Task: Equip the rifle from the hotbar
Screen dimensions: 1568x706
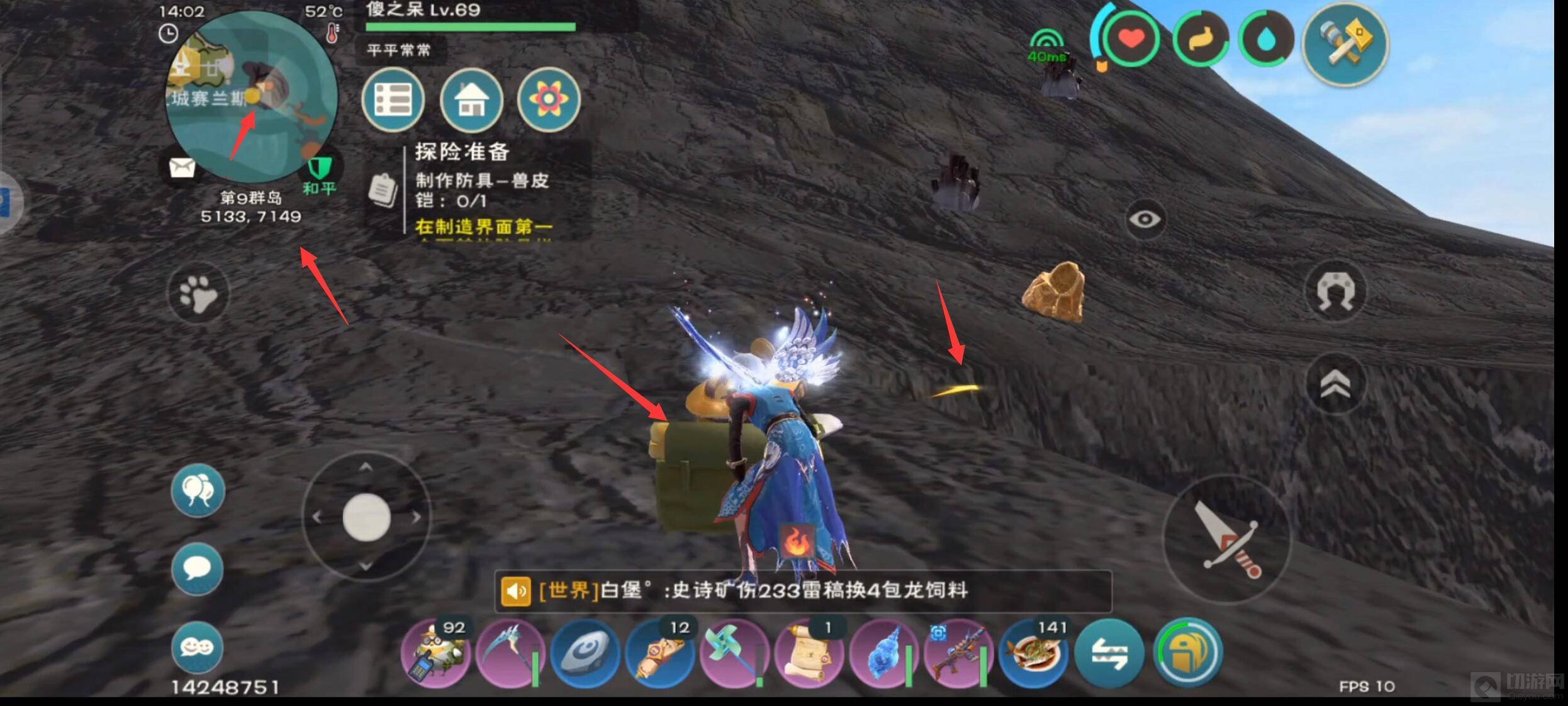Action: click(x=958, y=652)
